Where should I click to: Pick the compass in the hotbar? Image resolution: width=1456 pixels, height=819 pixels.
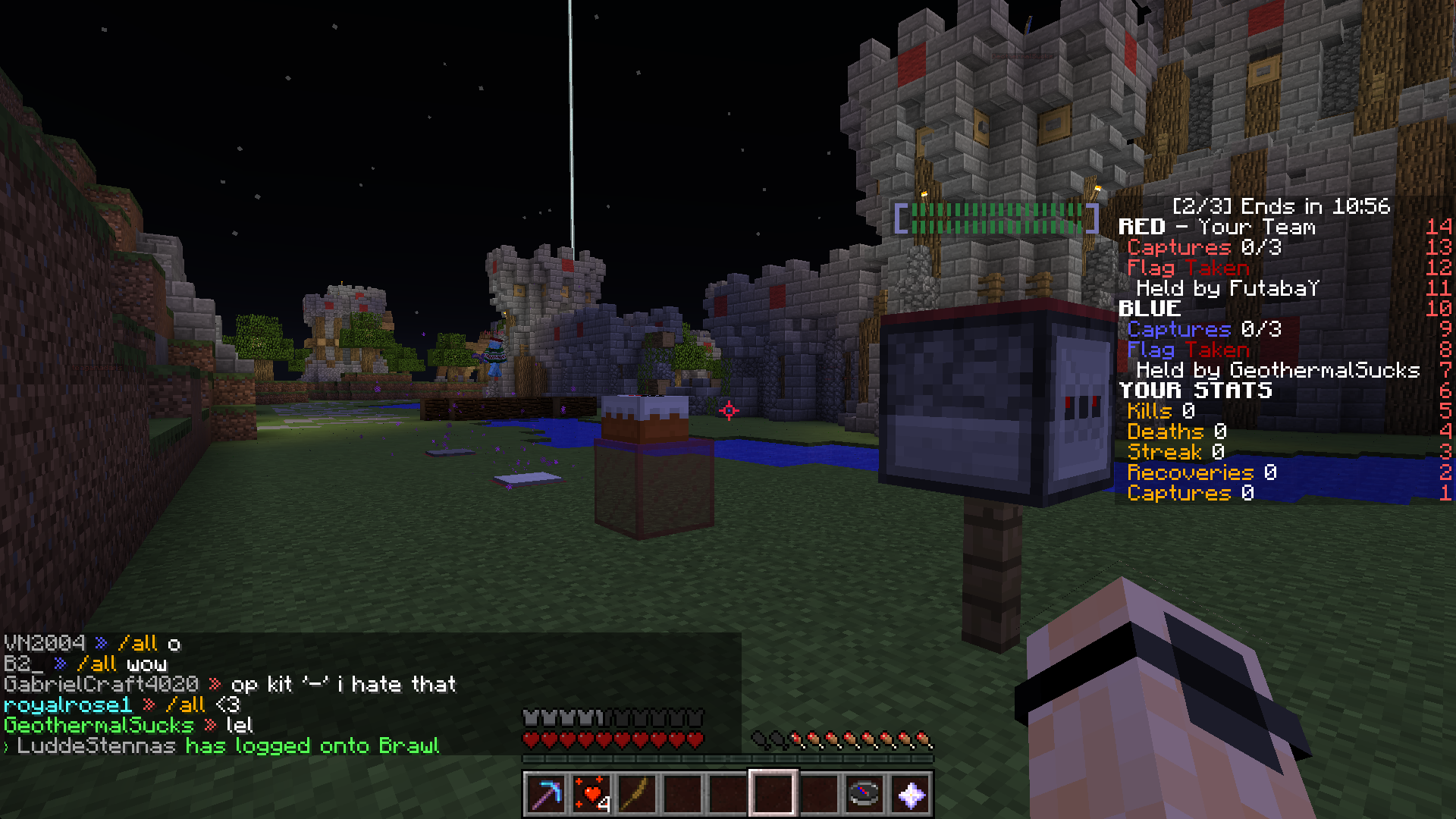click(x=864, y=794)
